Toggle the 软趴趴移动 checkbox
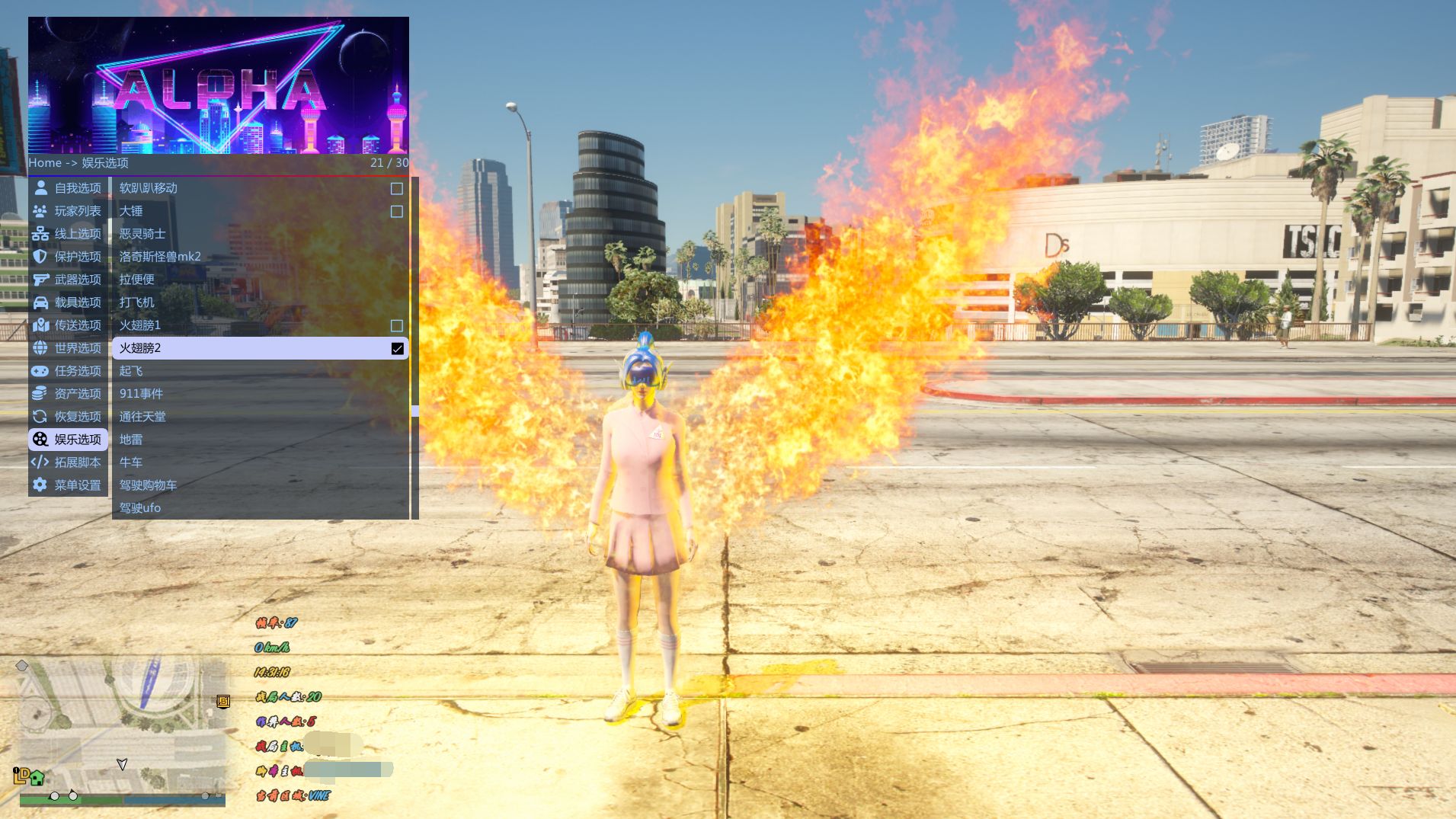The width and height of the screenshot is (1456, 819). click(x=397, y=188)
